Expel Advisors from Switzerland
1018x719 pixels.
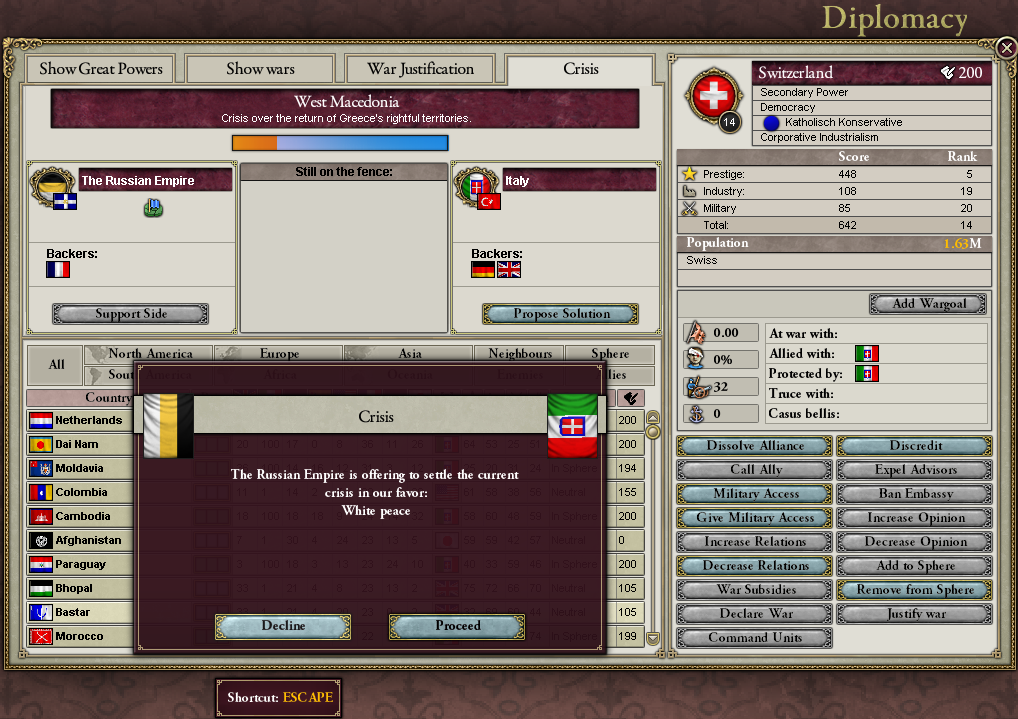point(915,470)
